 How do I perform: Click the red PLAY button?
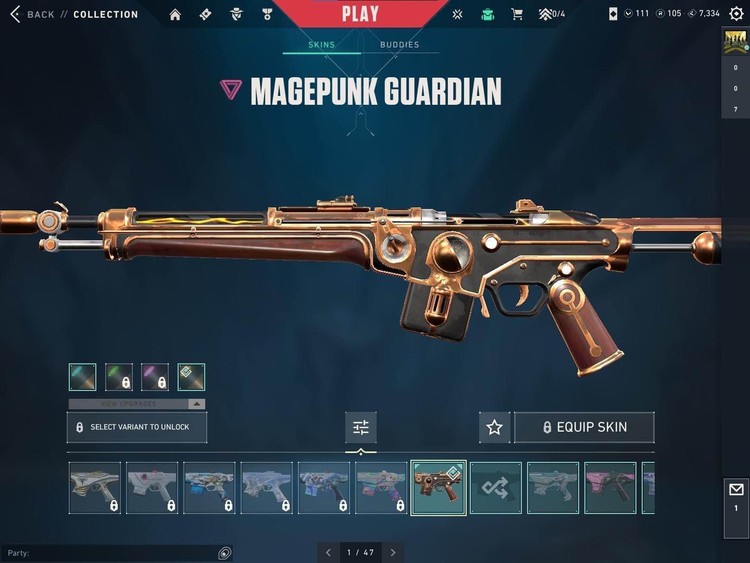click(360, 14)
